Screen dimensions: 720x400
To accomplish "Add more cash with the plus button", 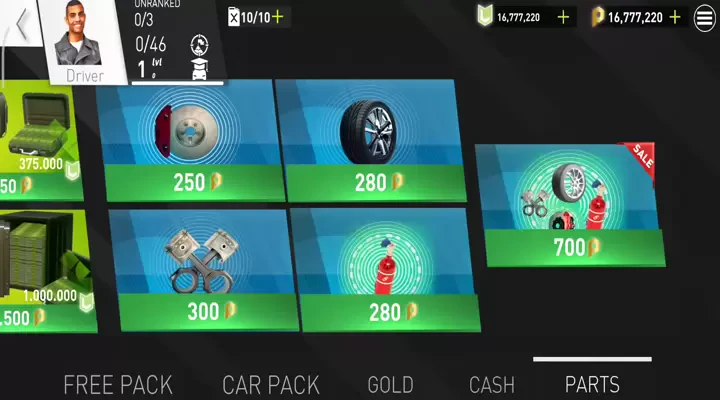I will (563, 17).
